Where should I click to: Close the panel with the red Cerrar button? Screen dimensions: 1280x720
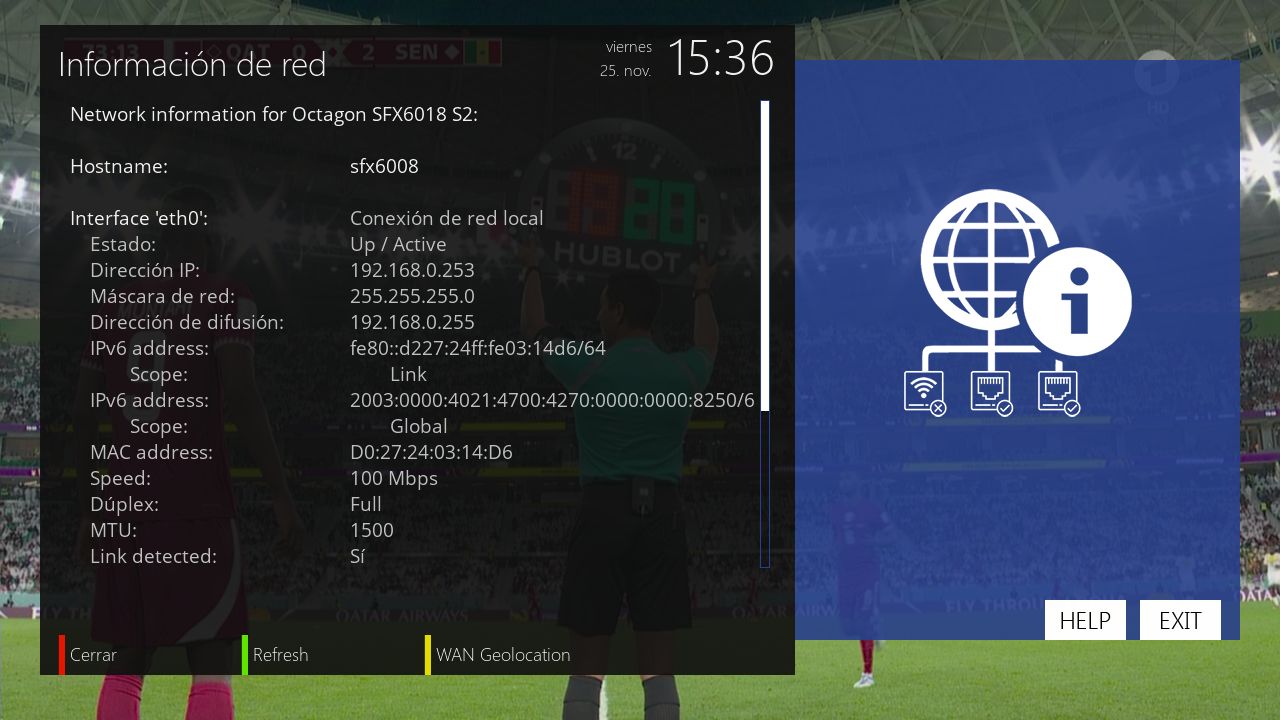pyautogui.click(x=92, y=655)
